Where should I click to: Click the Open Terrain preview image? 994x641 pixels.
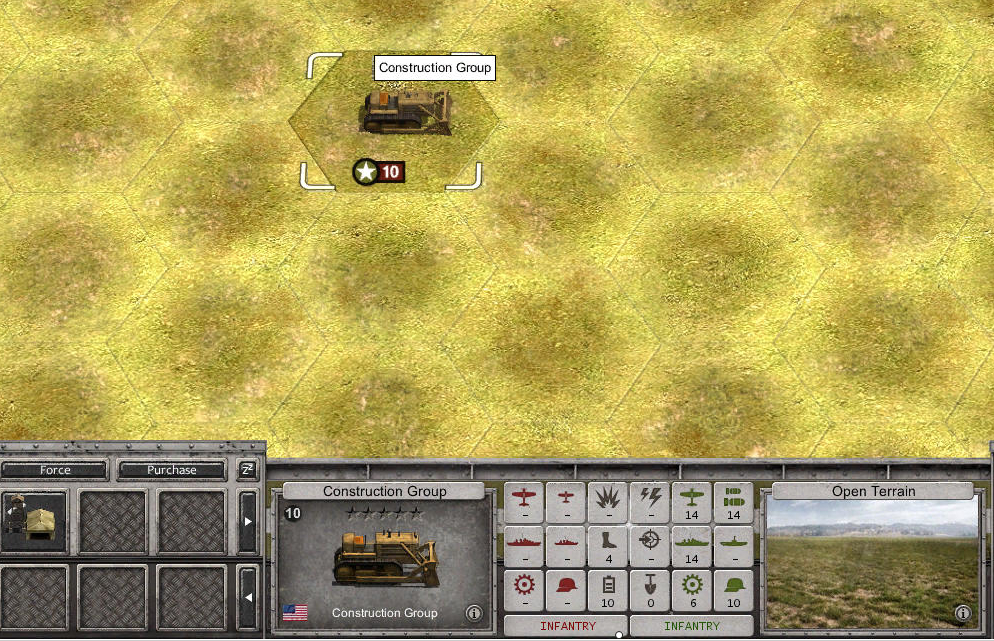click(x=870, y=560)
